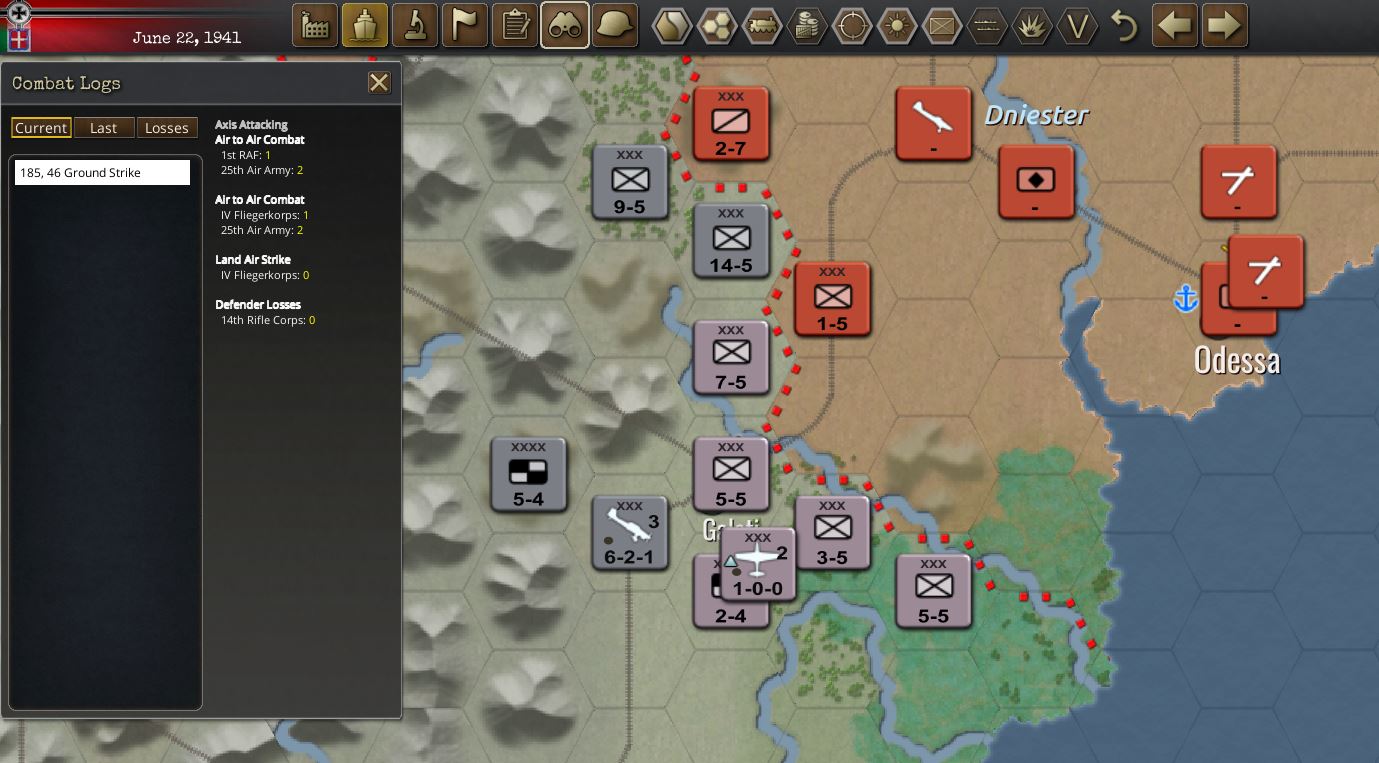
Task: Open the diplomacy flag icon
Action: coord(464,25)
